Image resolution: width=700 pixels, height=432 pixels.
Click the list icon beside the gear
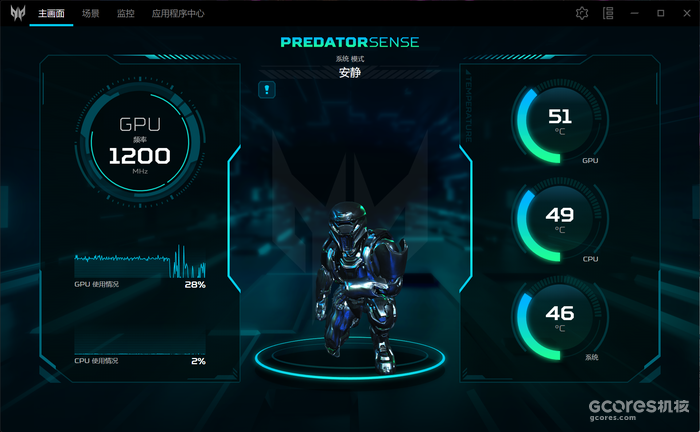[x=608, y=13]
